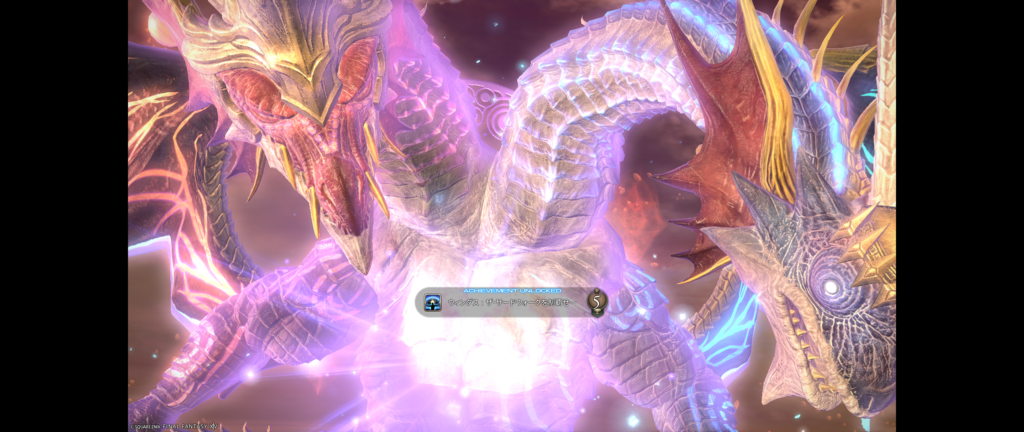
Task: Open the Achievement Unlocked notification banner
Action: pyautogui.click(x=510, y=301)
